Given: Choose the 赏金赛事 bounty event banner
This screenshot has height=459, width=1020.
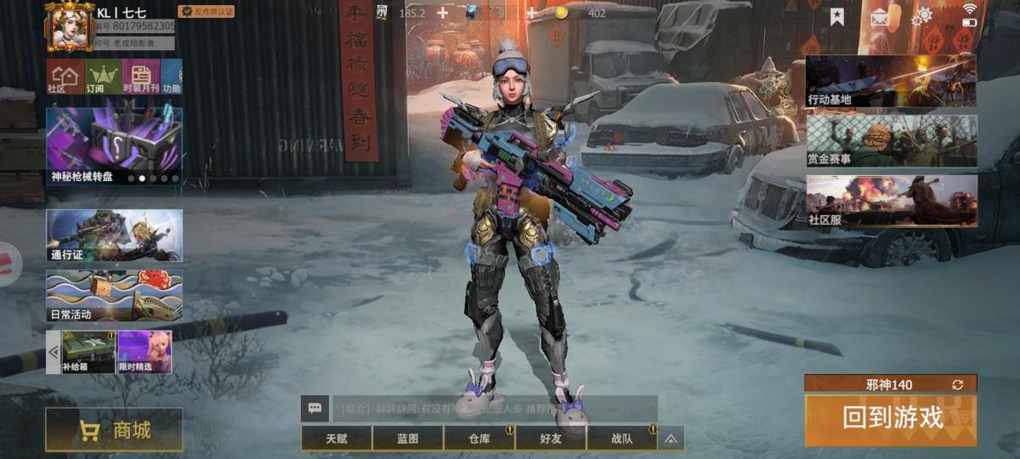Looking at the screenshot, I should (891, 140).
